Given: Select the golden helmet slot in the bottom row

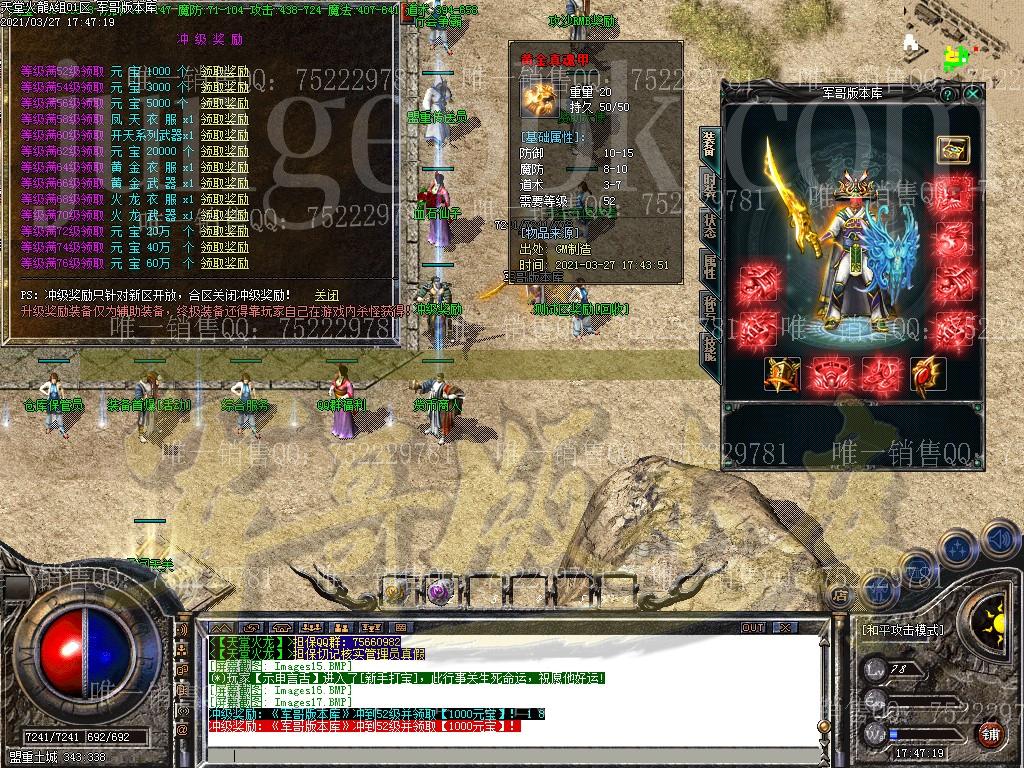Looking at the screenshot, I should point(782,373).
